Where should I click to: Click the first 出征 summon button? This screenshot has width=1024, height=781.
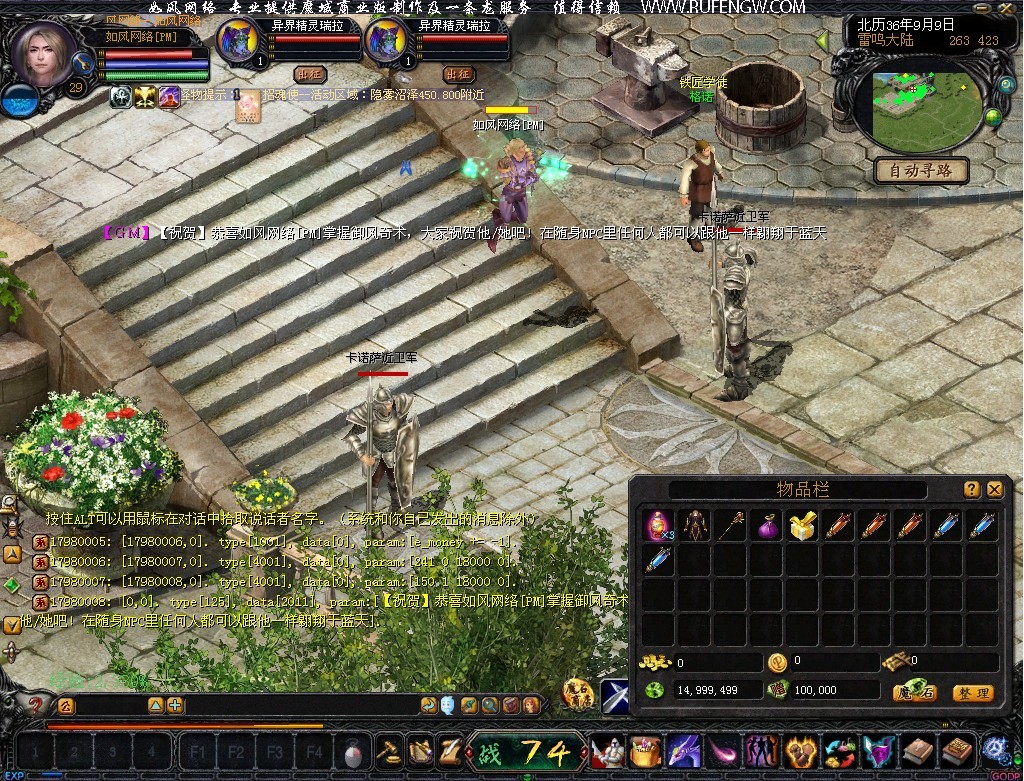[x=310, y=74]
